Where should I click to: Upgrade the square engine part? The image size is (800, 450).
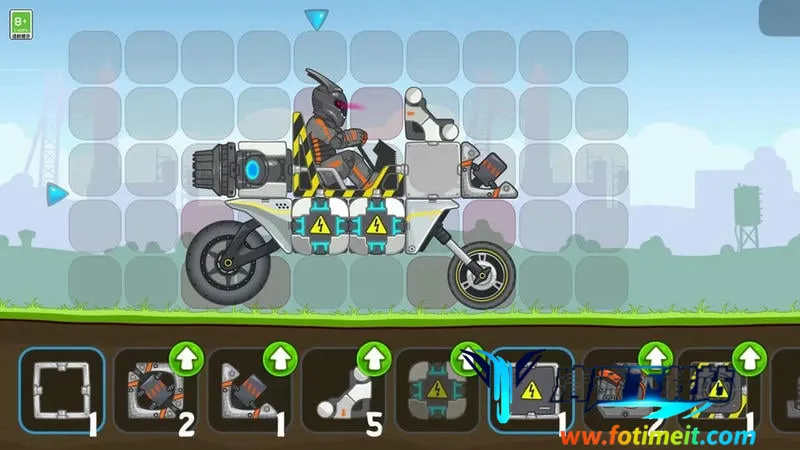tap(186, 357)
